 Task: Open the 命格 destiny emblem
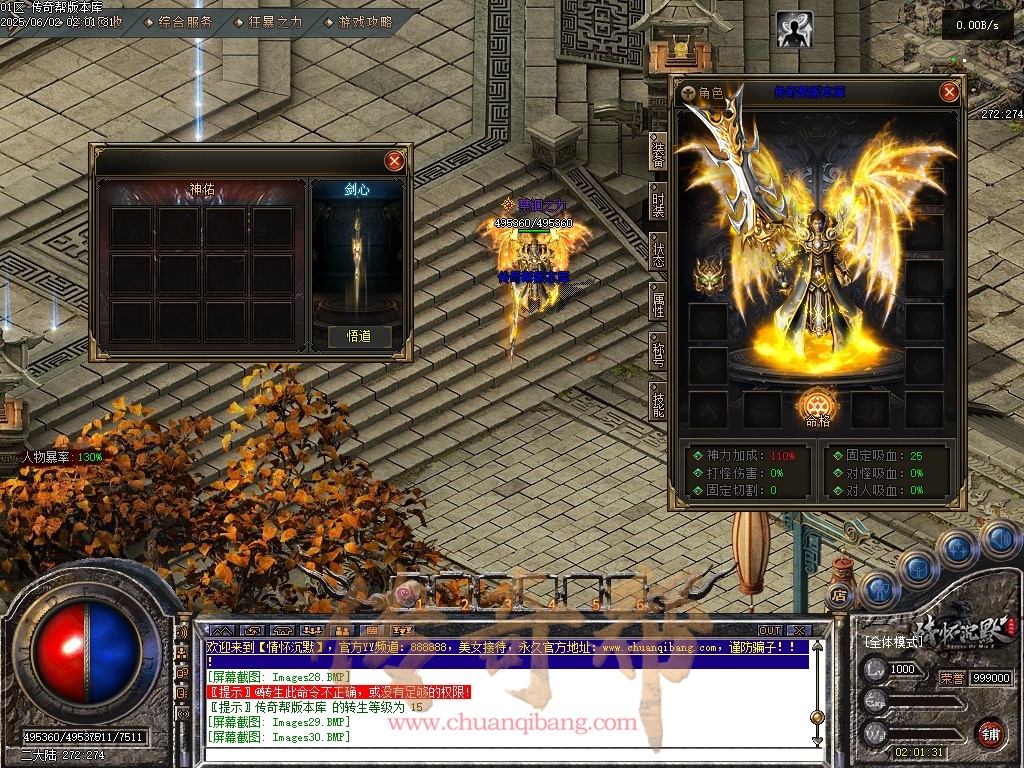pos(818,404)
